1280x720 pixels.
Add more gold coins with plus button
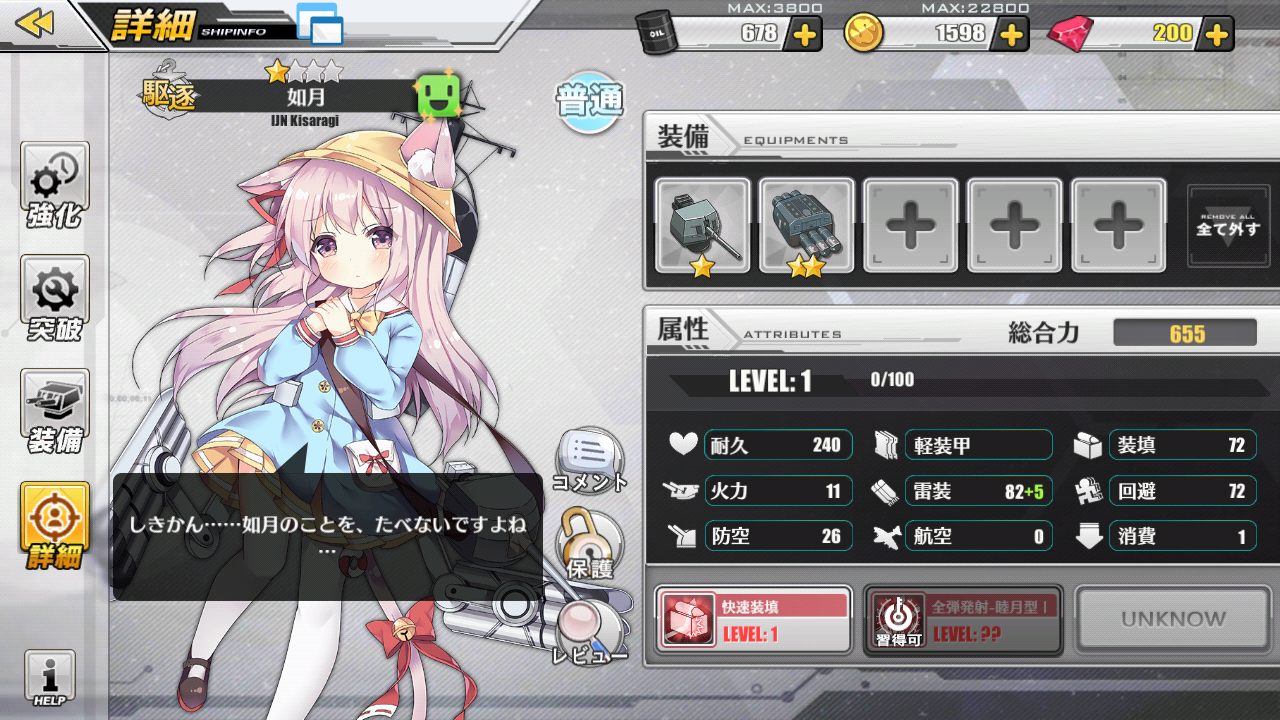coord(1011,34)
